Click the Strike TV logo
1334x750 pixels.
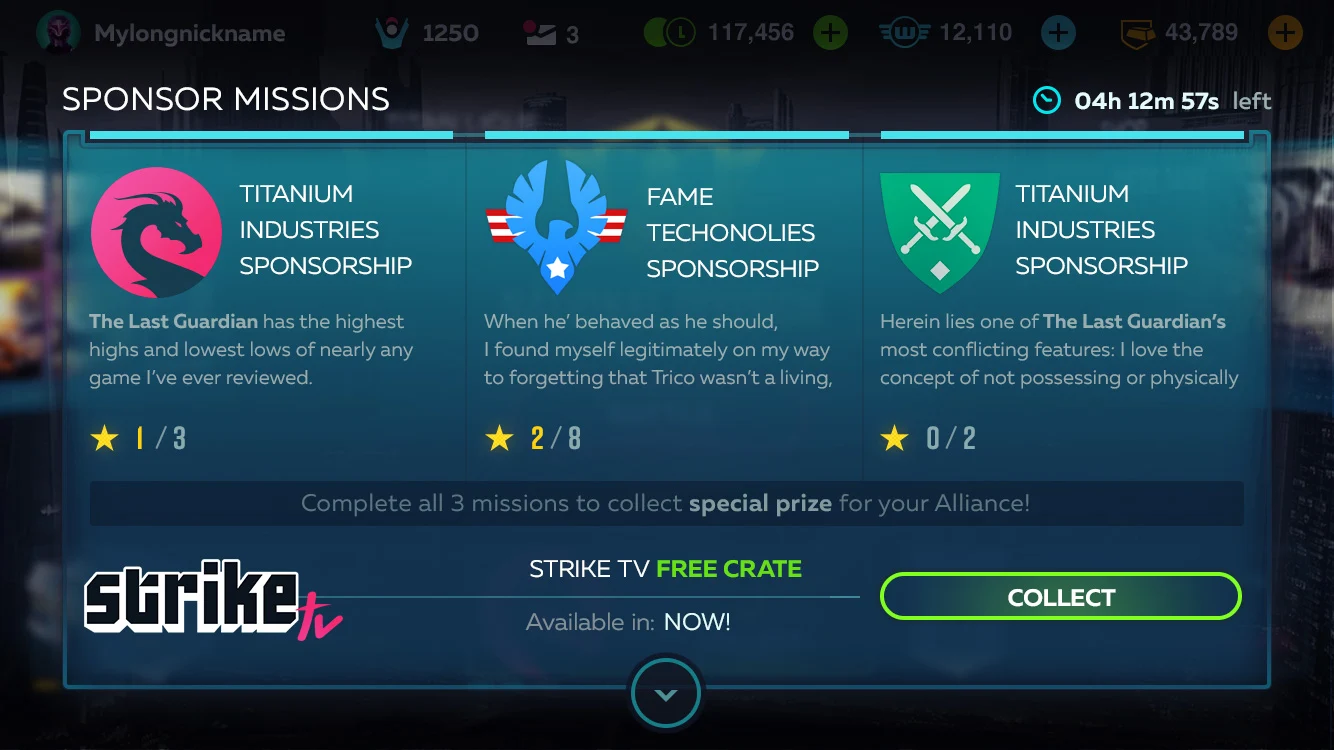tap(210, 598)
